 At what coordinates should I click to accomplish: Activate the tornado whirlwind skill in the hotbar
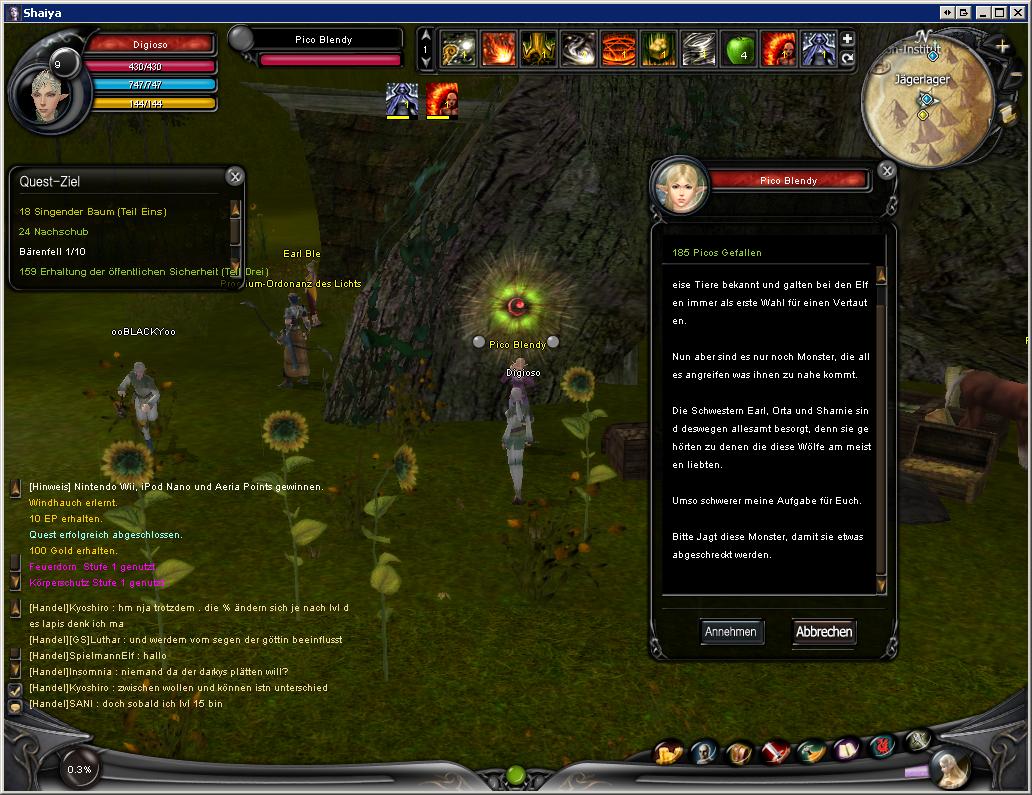click(698, 48)
